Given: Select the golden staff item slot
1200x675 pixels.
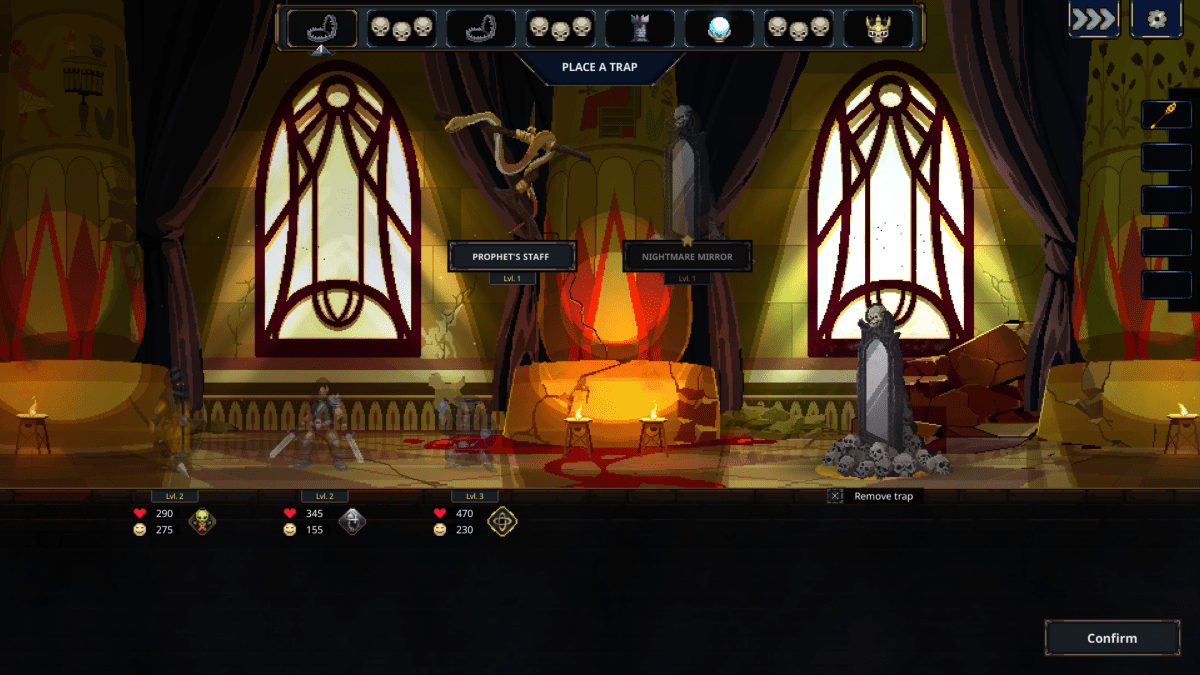Looking at the screenshot, I should click(x=1166, y=115).
